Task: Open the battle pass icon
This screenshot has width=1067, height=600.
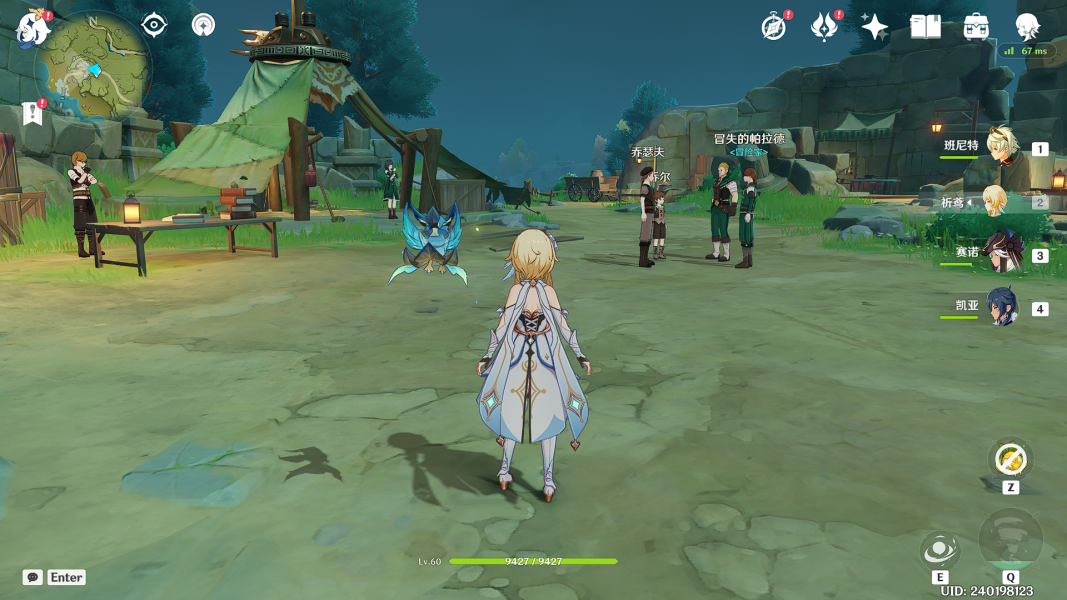Action: [x=824, y=27]
